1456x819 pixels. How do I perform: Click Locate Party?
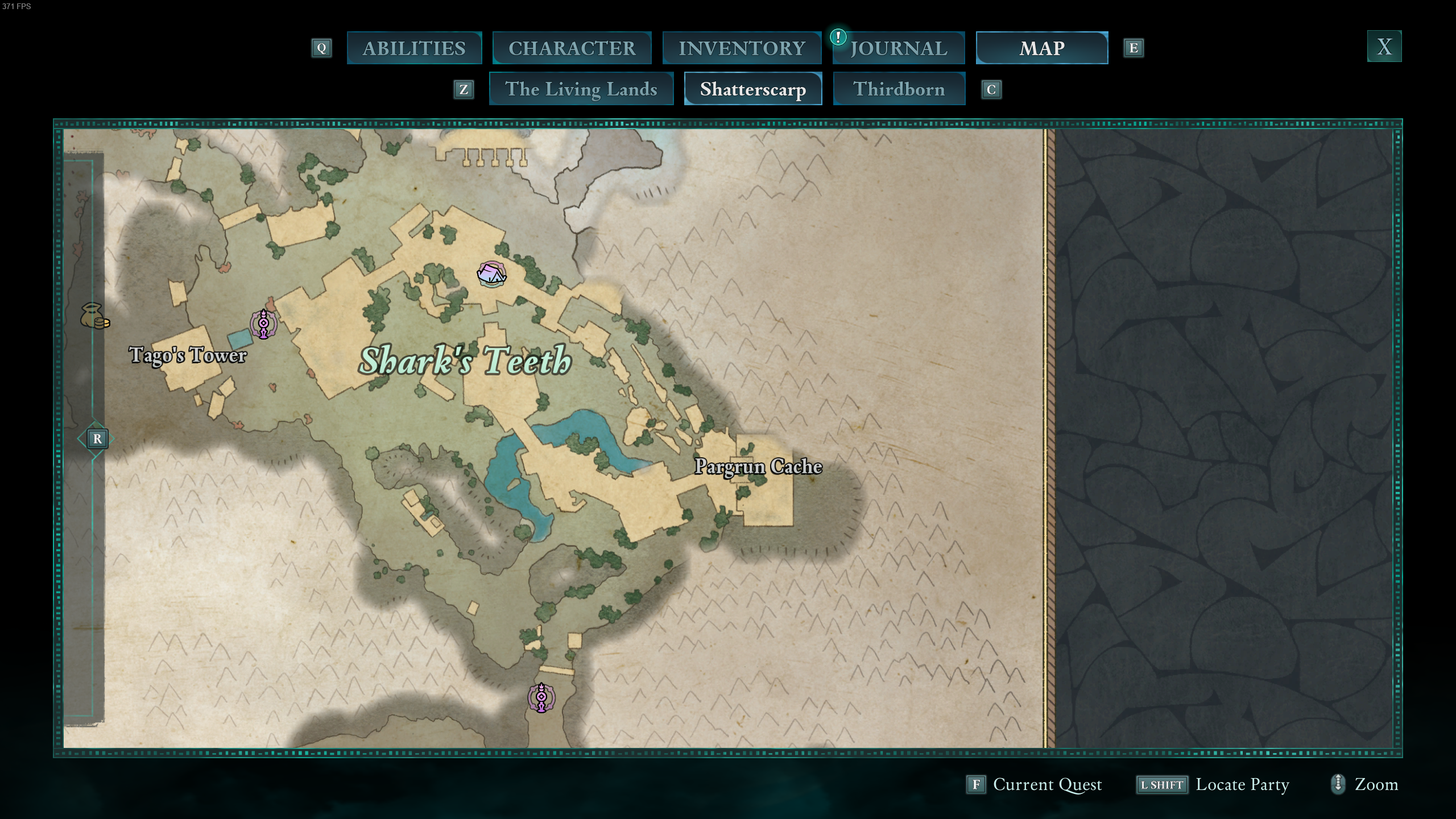[x=1243, y=785]
